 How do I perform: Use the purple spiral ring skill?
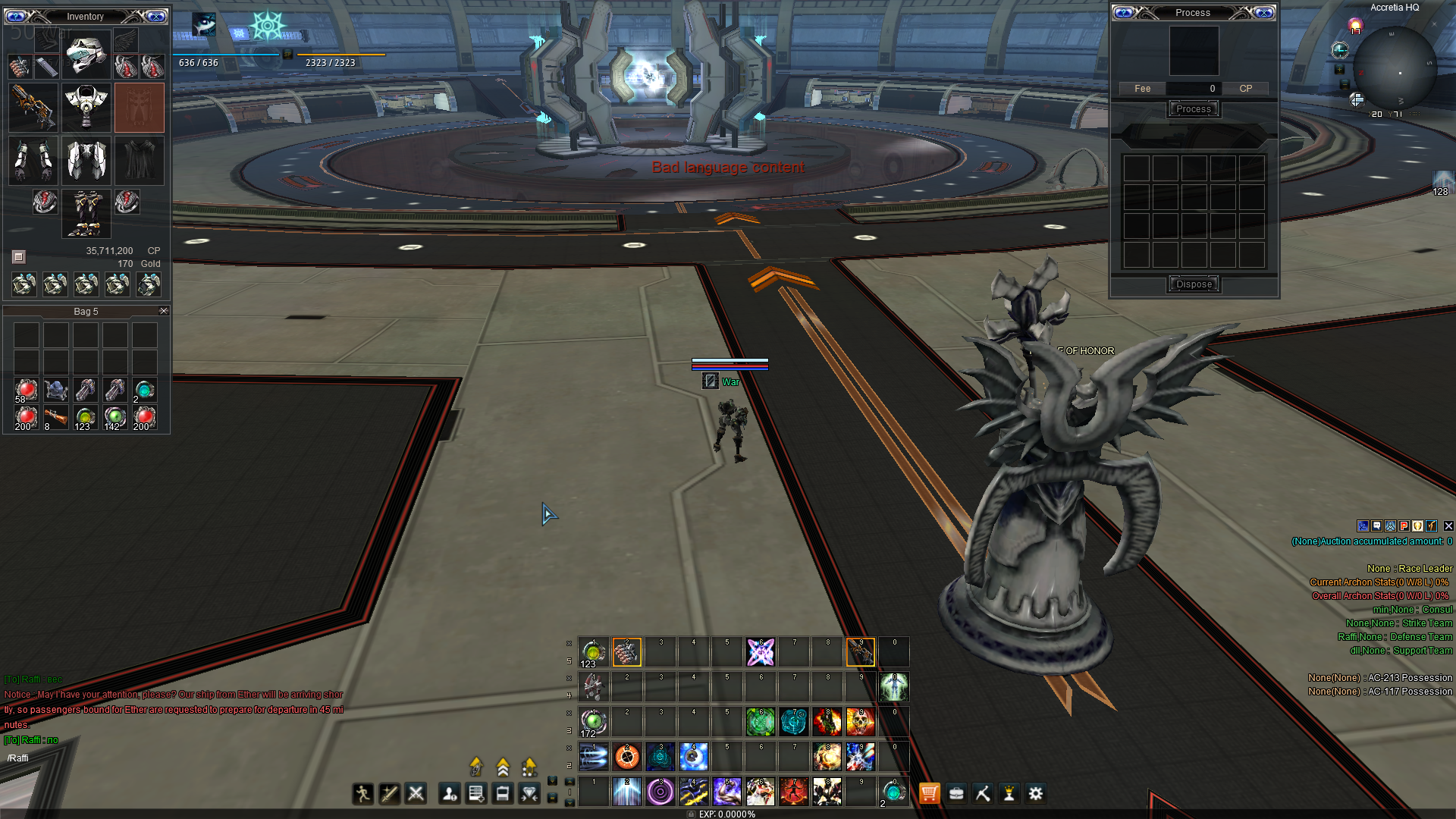coord(661,792)
